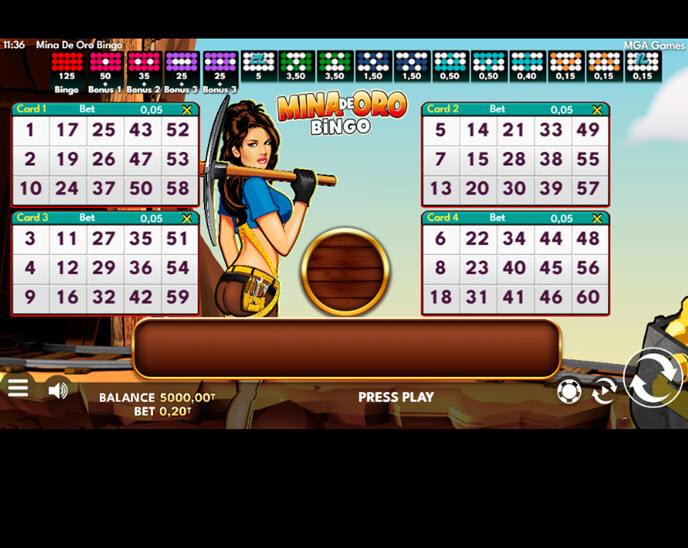Show the 50 + Bonus 1 prize pattern
This screenshot has height=548, width=688.
point(105,68)
